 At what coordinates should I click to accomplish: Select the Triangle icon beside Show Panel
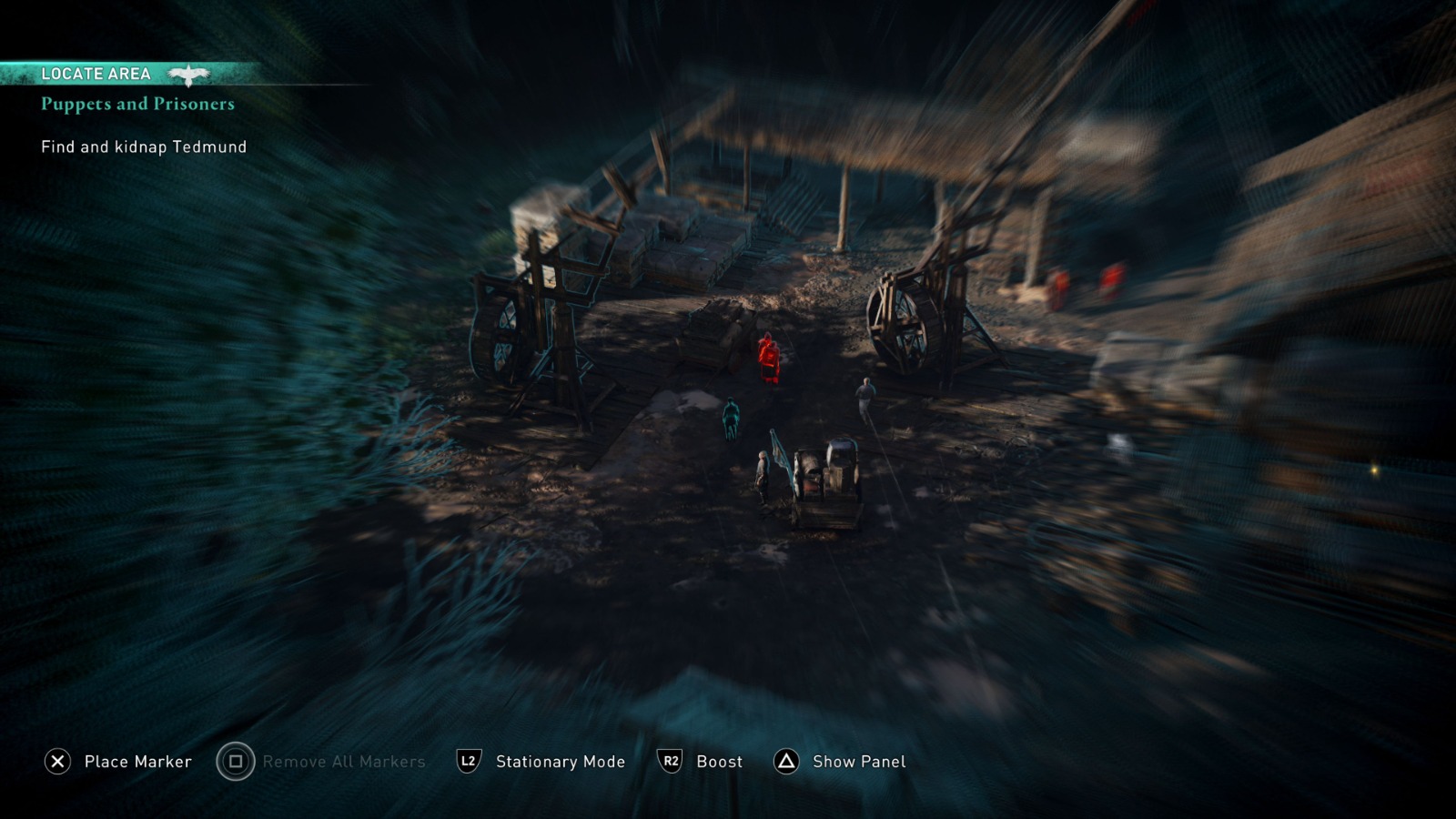point(784,761)
